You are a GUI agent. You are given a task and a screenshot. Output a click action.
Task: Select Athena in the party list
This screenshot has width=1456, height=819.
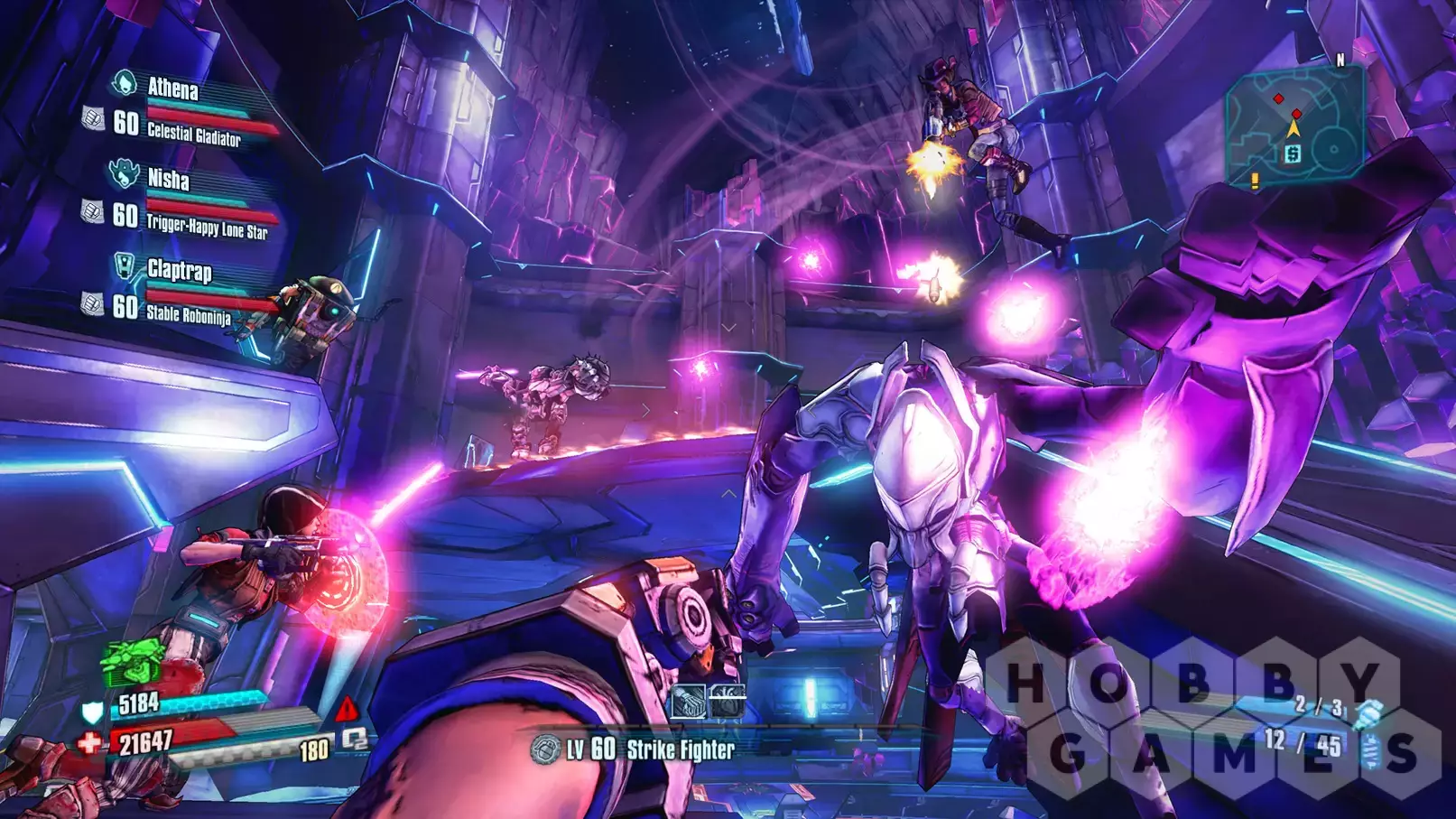(x=172, y=88)
